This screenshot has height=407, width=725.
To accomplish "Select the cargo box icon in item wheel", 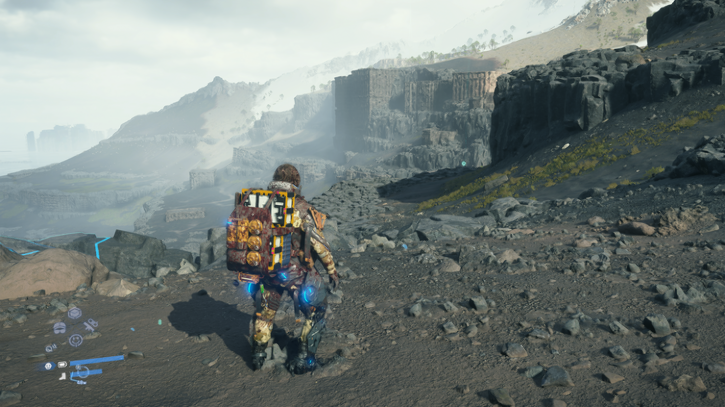I will [x=75, y=313].
